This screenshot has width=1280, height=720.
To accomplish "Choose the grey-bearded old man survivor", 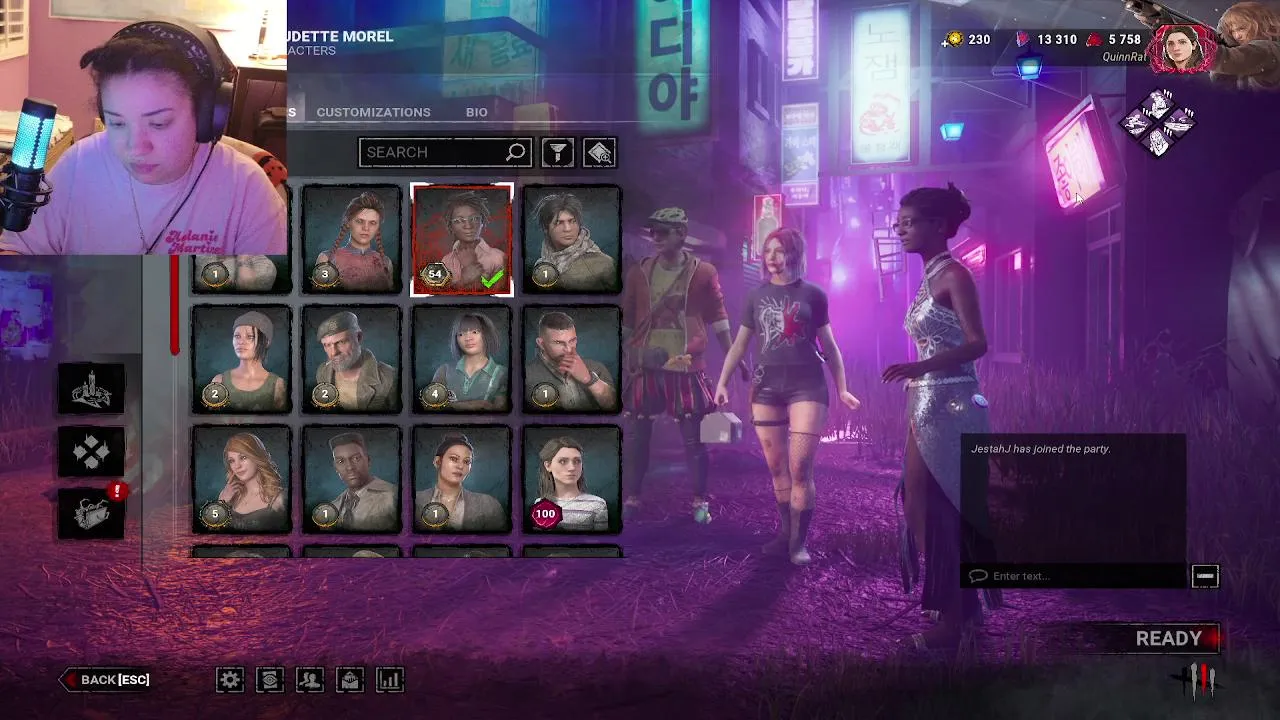I will pos(352,359).
